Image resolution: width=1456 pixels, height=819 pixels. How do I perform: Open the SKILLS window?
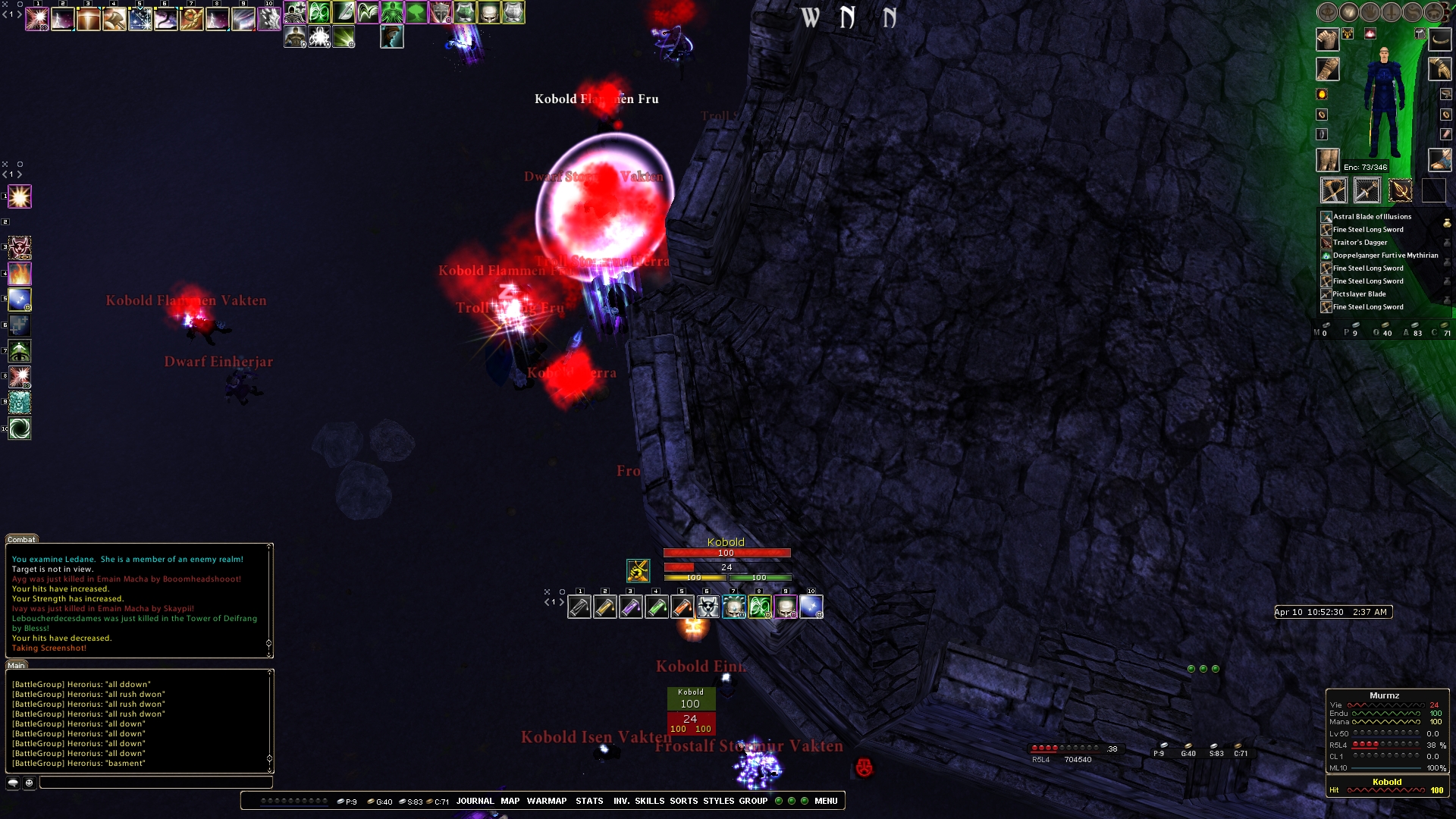[650, 801]
